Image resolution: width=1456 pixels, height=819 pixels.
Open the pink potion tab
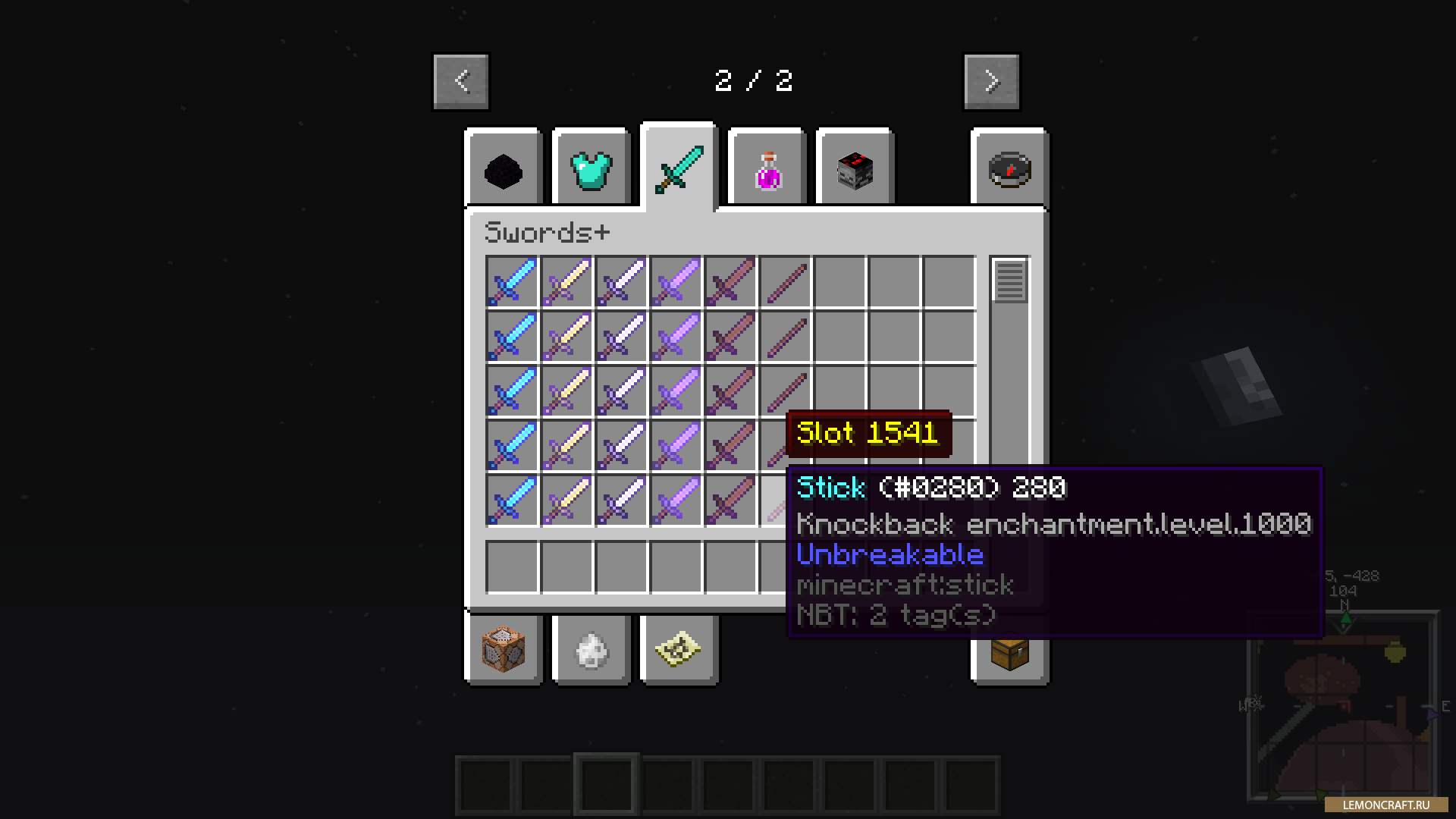pos(767,169)
